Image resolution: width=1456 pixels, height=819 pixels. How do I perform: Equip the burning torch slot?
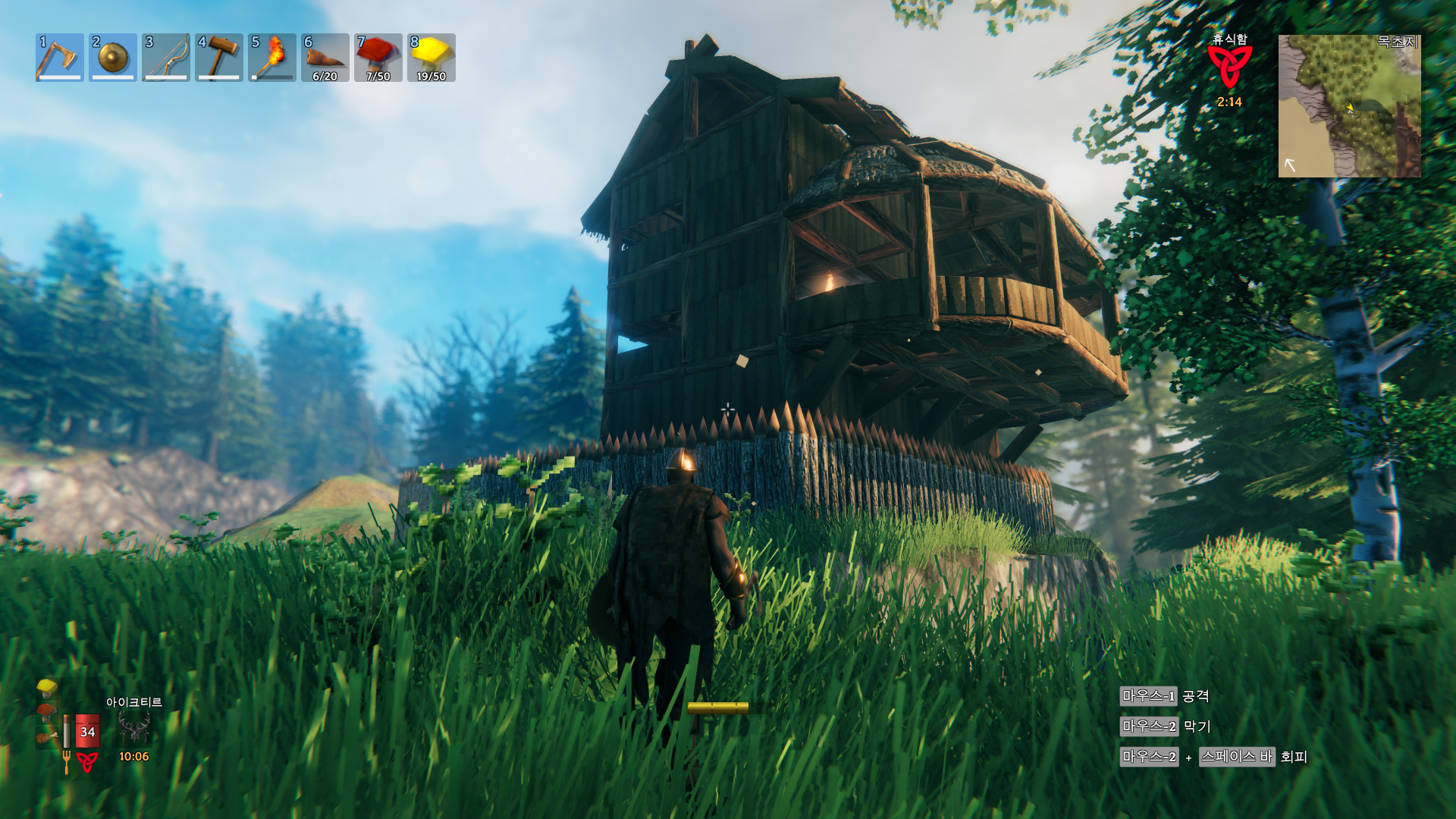click(x=272, y=58)
